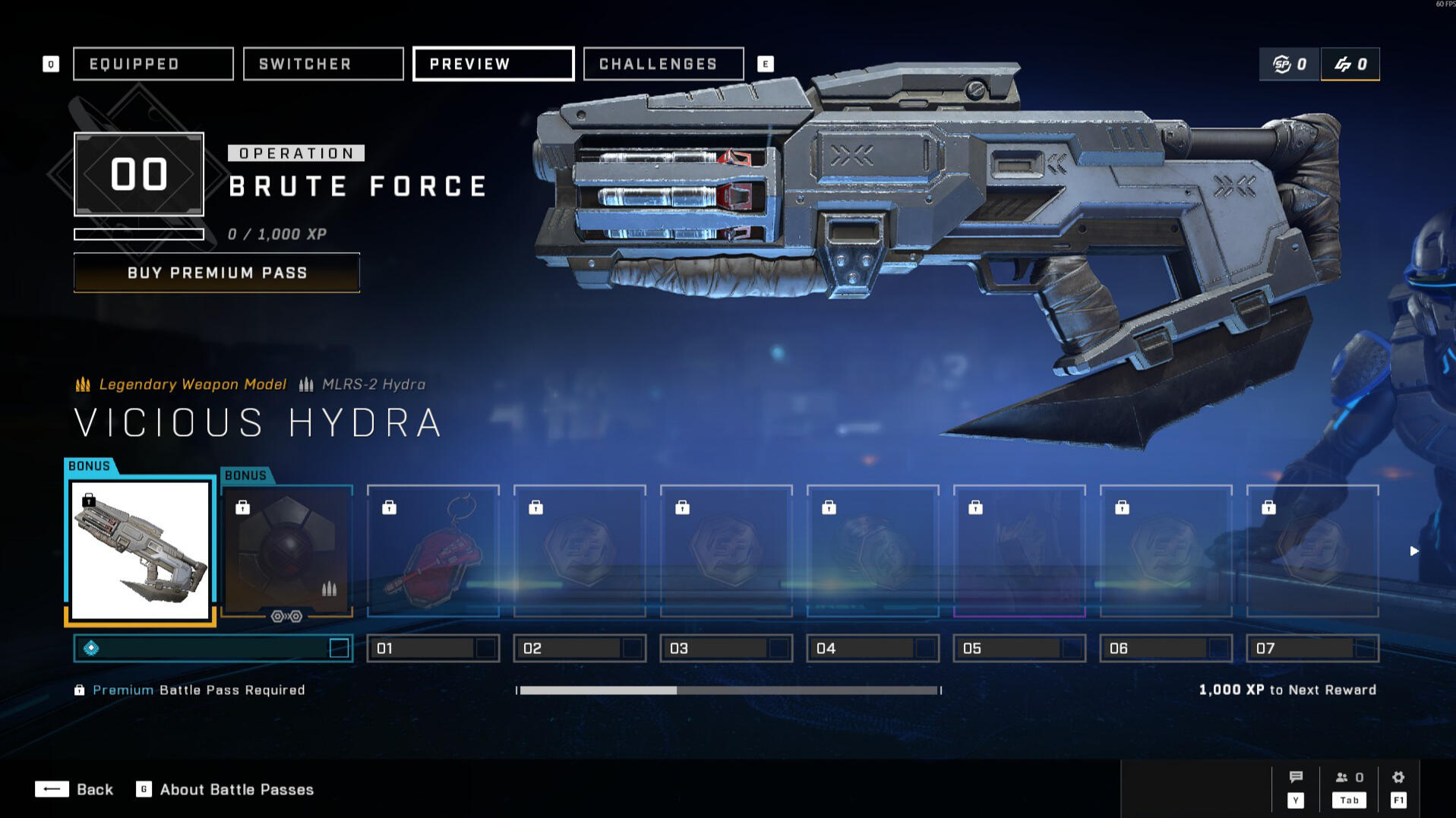Open About Battle Passes info

coord(225,789)
